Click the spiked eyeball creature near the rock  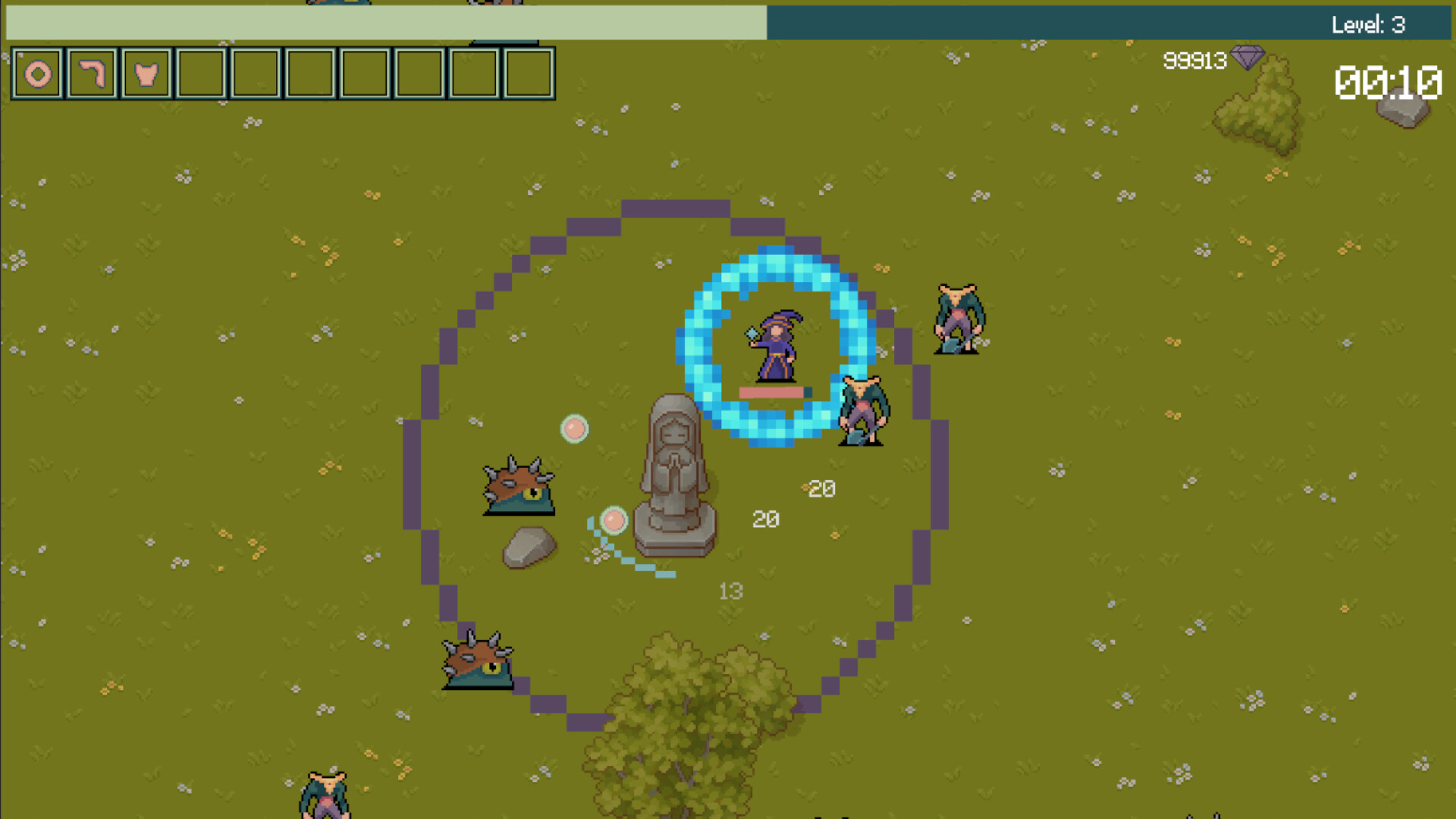coord(519,485)
